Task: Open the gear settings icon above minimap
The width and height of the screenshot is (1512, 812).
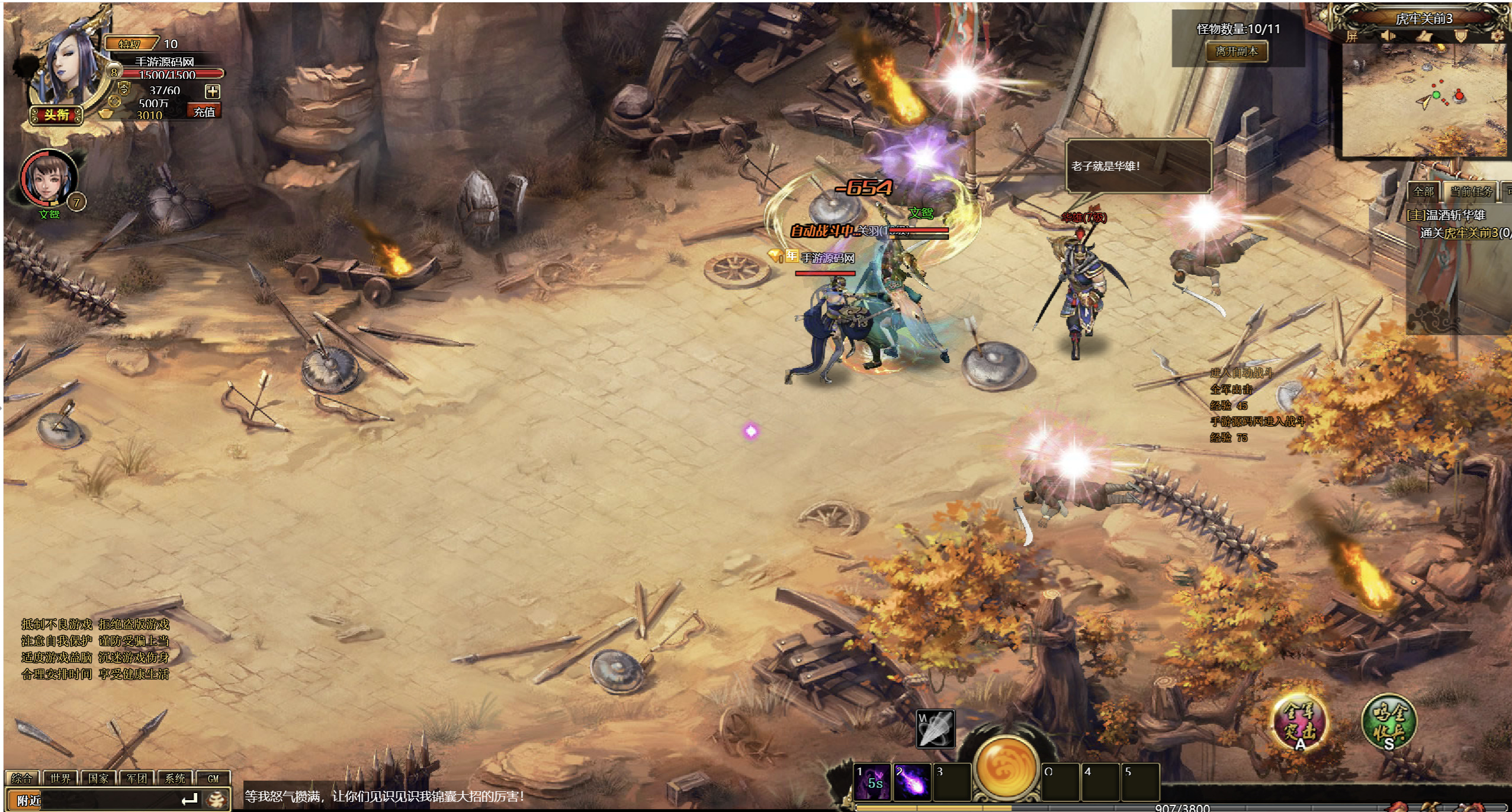Action: 1497,36
